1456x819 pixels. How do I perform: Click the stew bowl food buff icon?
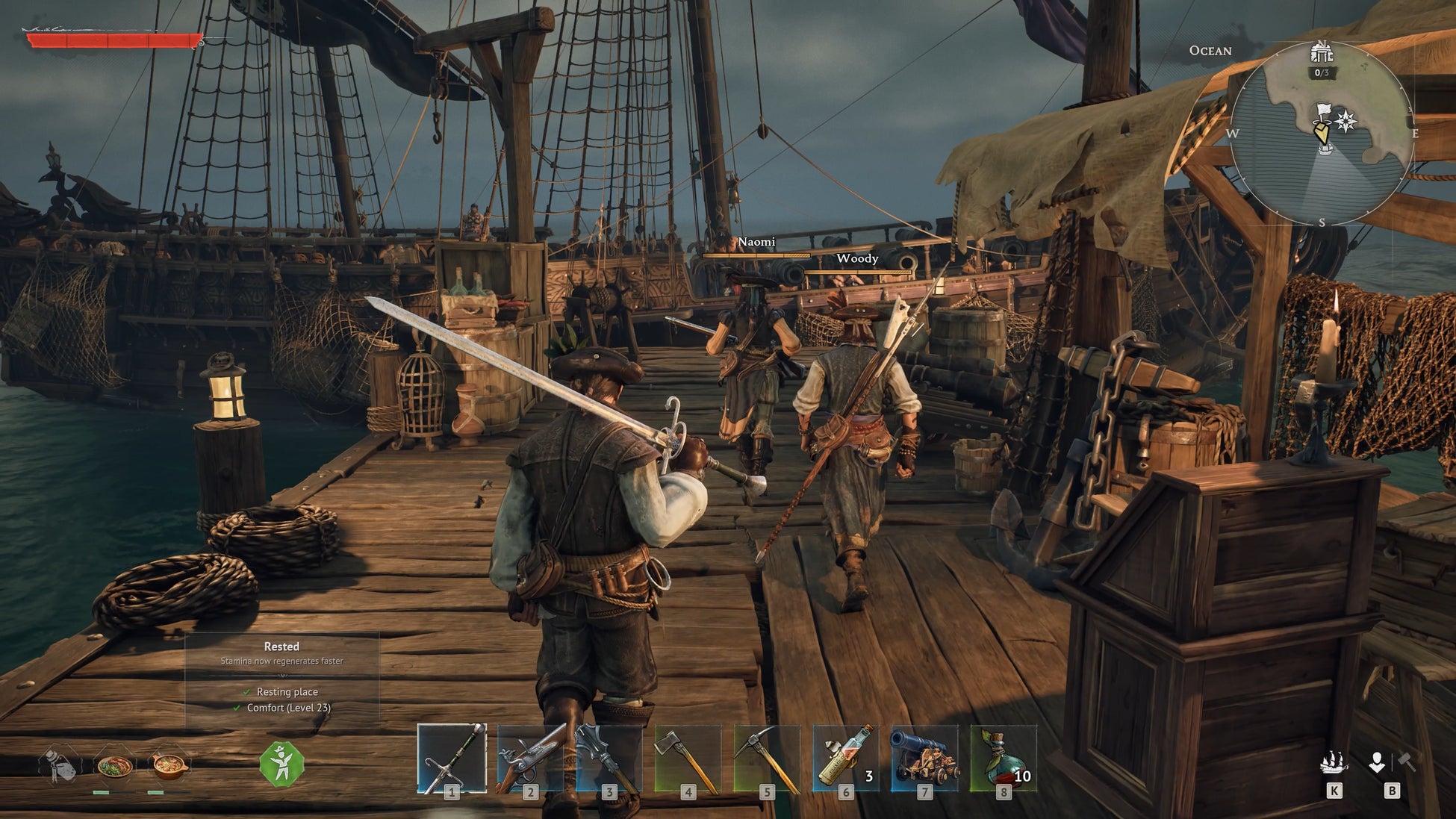pos(169,766)
